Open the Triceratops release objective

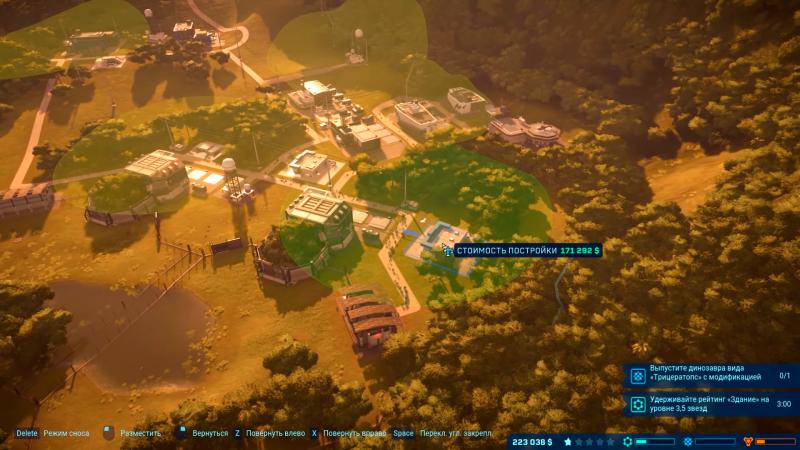(712, 375)
